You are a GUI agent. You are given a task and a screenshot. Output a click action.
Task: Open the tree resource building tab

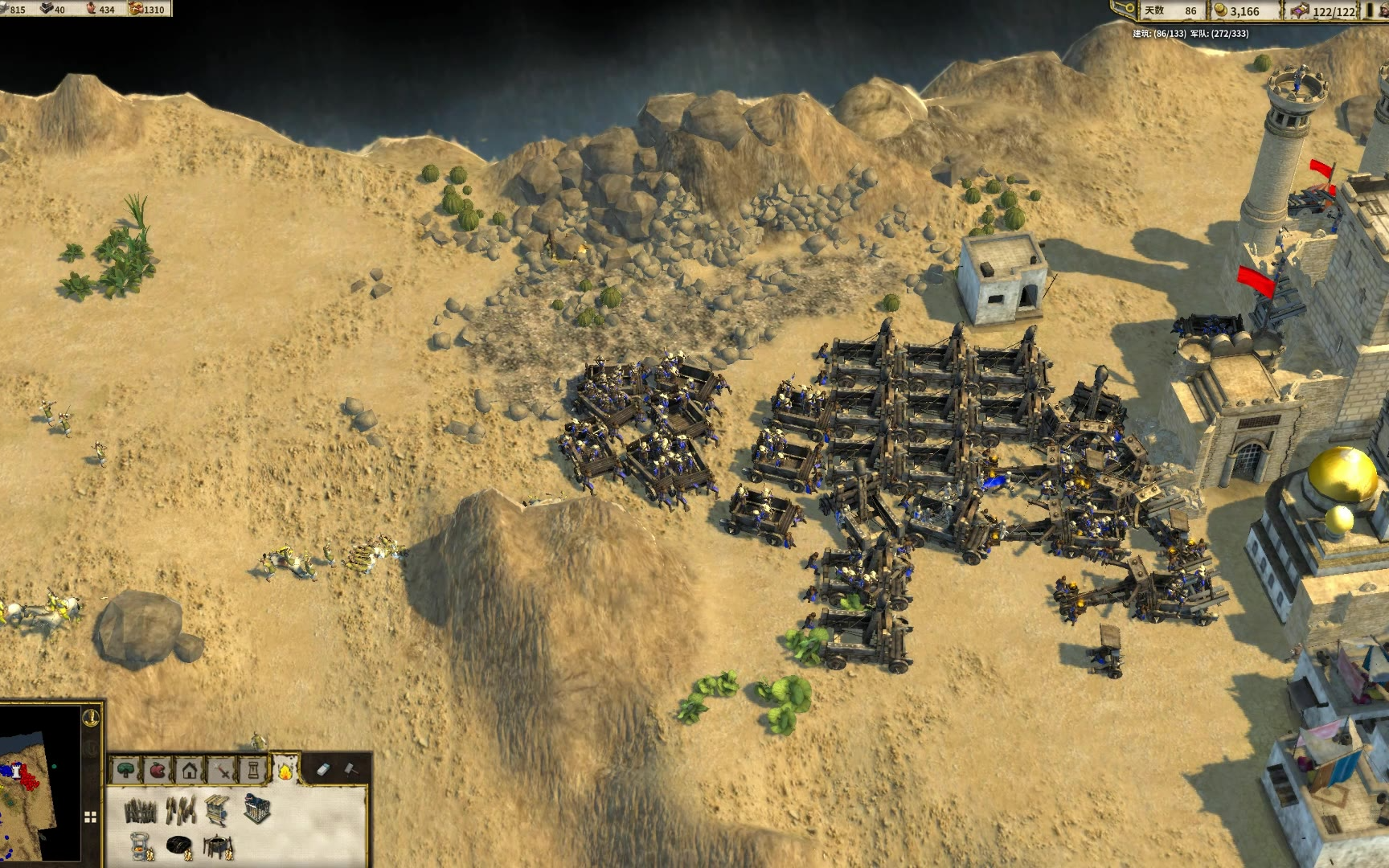point(127,771)
